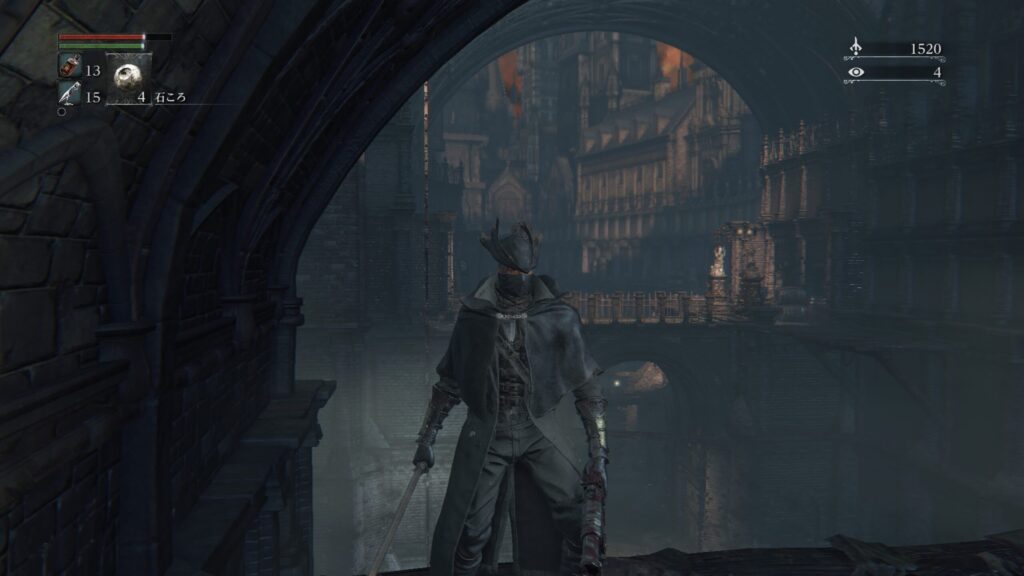
Task: Select the Quicksilver Bullet icon
Action: [70, 95]
